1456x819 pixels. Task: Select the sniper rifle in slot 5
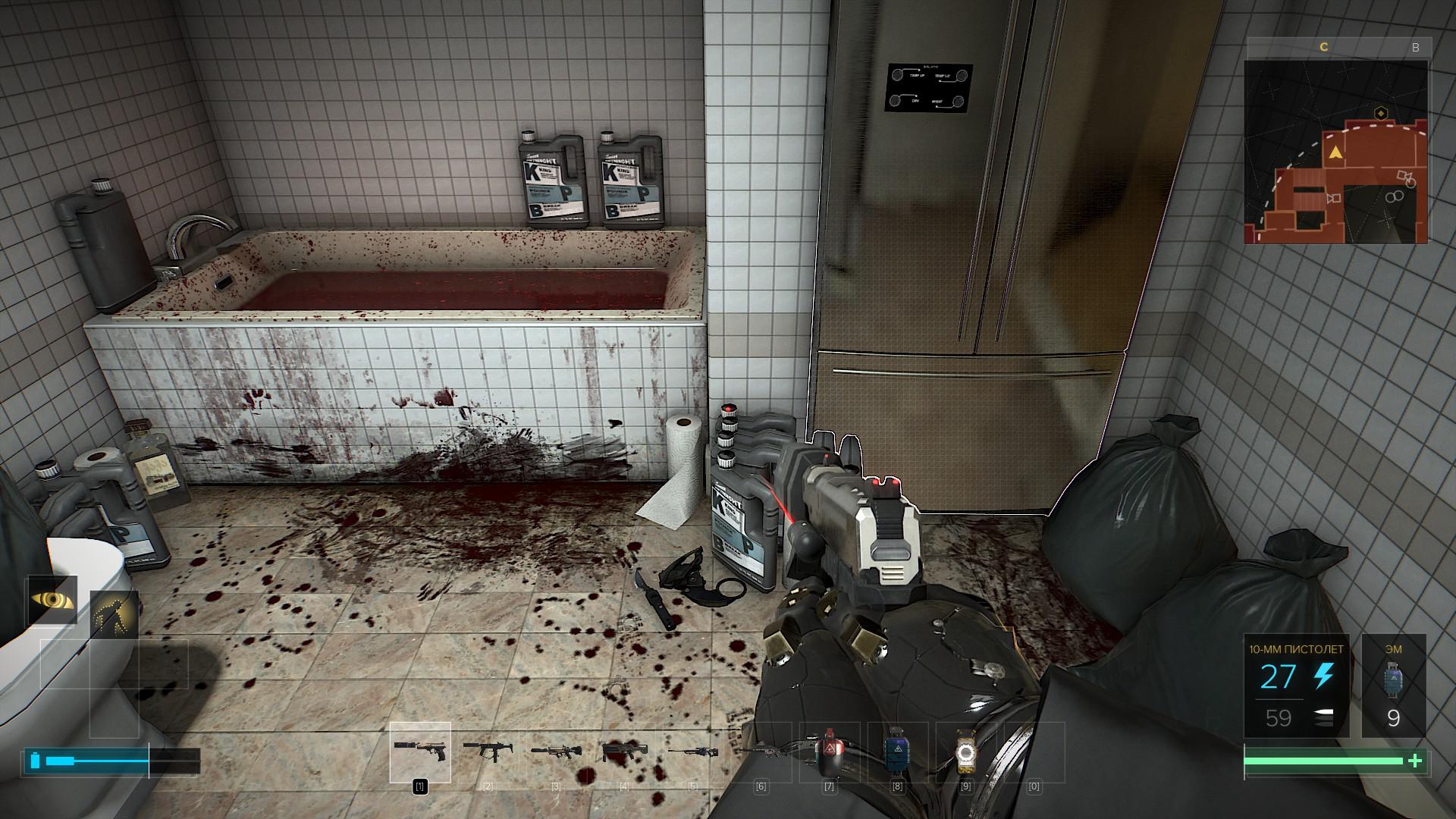[x=692, y=752]
